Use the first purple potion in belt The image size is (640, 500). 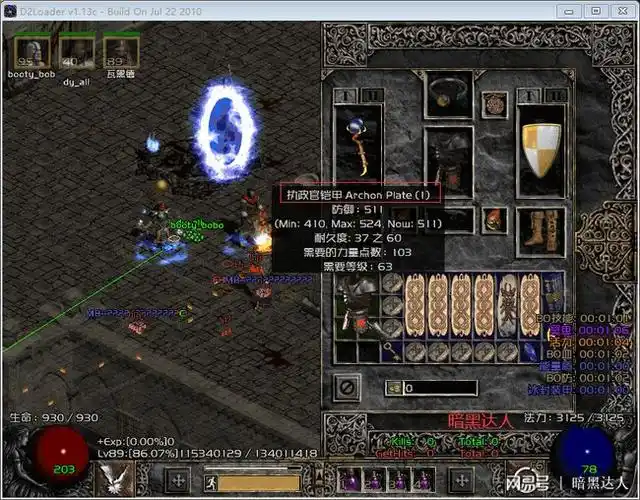point(351,481)
